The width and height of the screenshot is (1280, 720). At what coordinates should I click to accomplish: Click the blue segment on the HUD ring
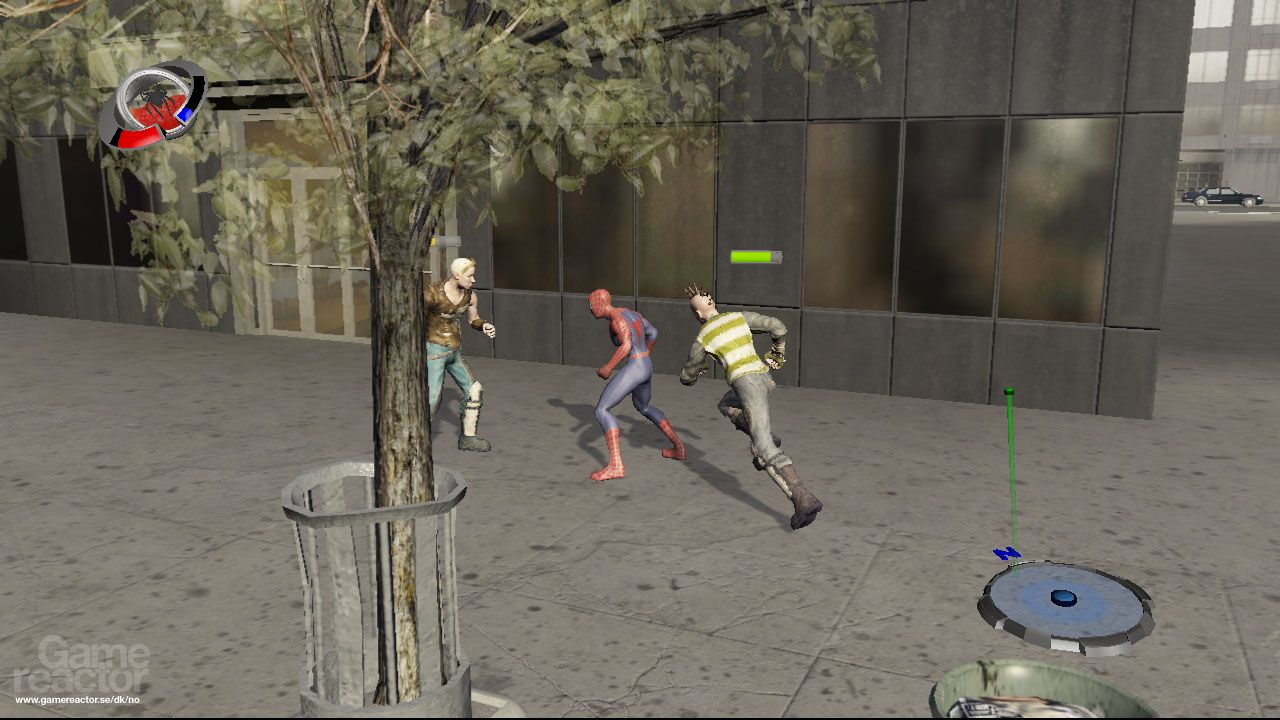pos(186,112)
